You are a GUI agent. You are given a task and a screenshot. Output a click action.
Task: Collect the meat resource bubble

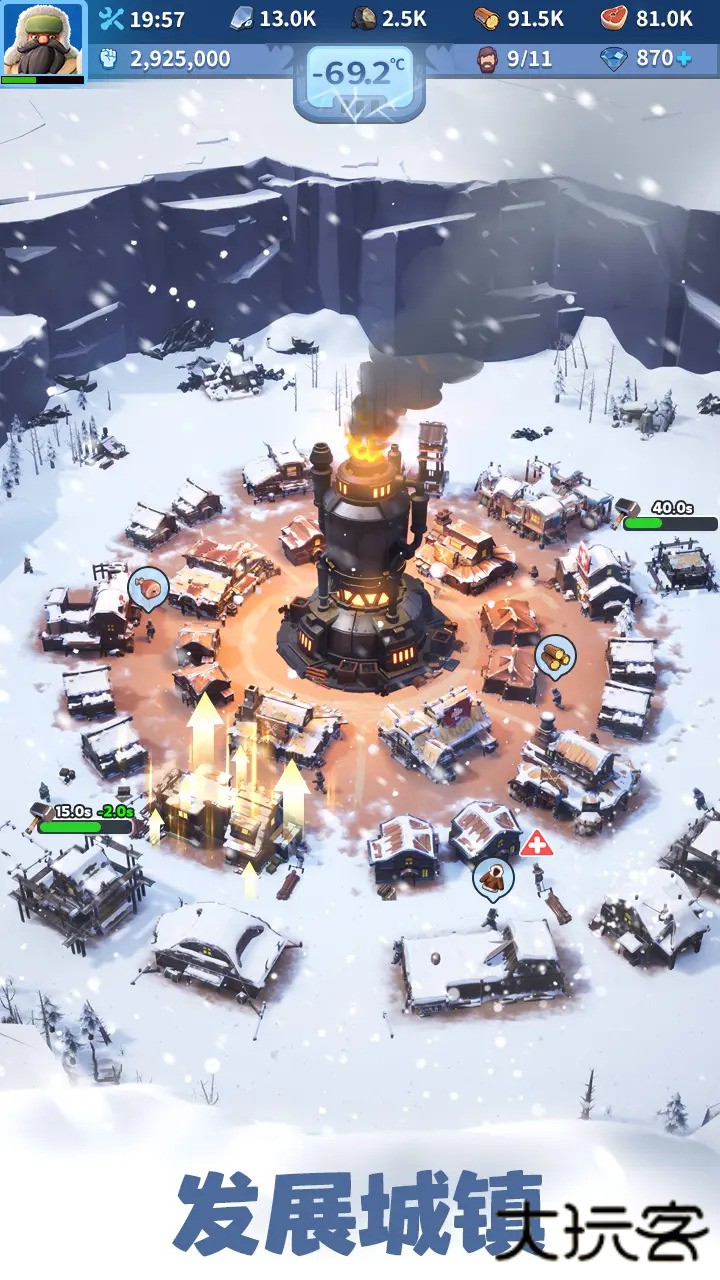147,588
